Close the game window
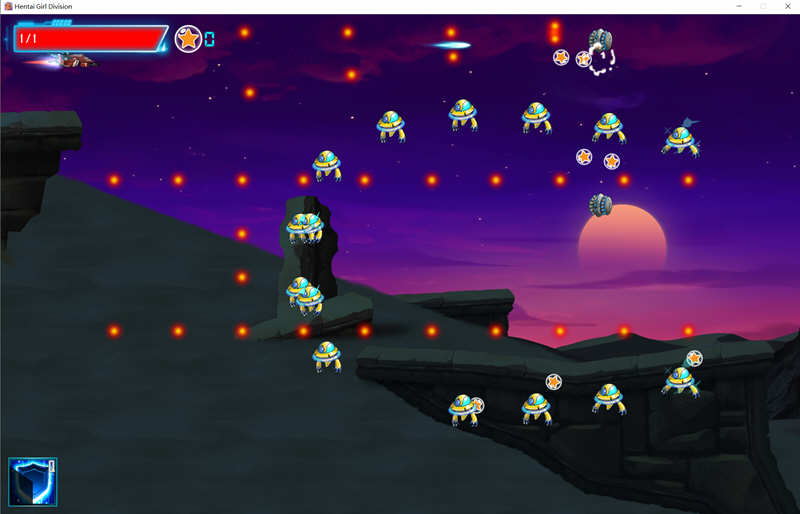 [787, 6]
